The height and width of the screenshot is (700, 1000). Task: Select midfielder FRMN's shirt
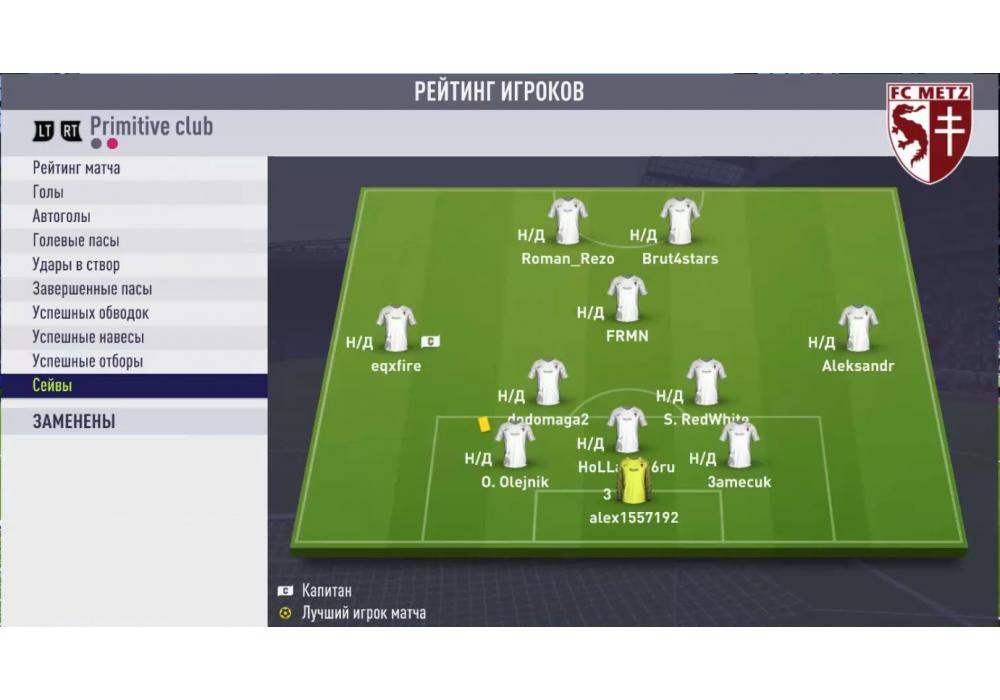point(627,299)
